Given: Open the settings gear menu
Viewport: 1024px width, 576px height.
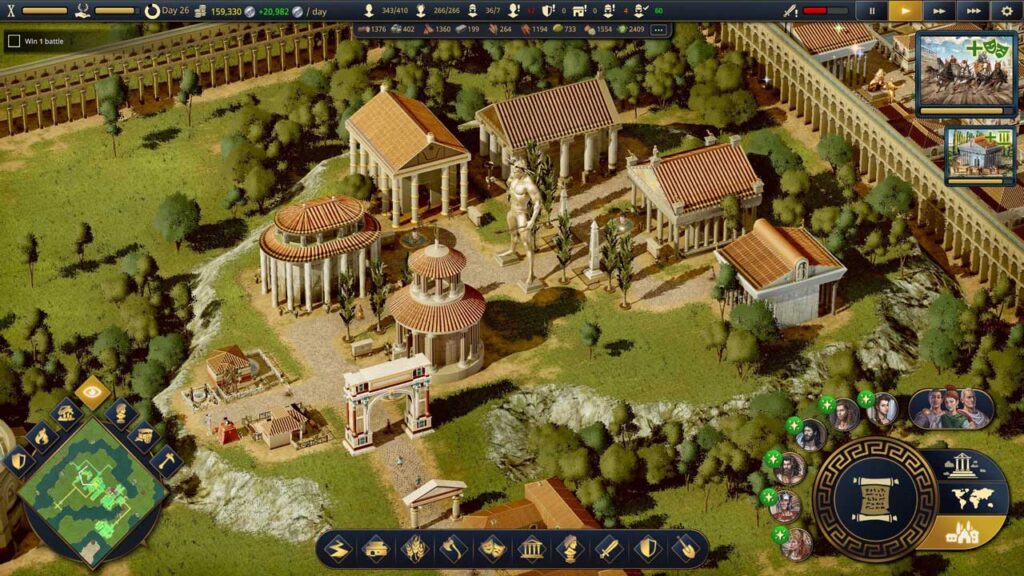Looking at the screenshot, I should 1007,11.
